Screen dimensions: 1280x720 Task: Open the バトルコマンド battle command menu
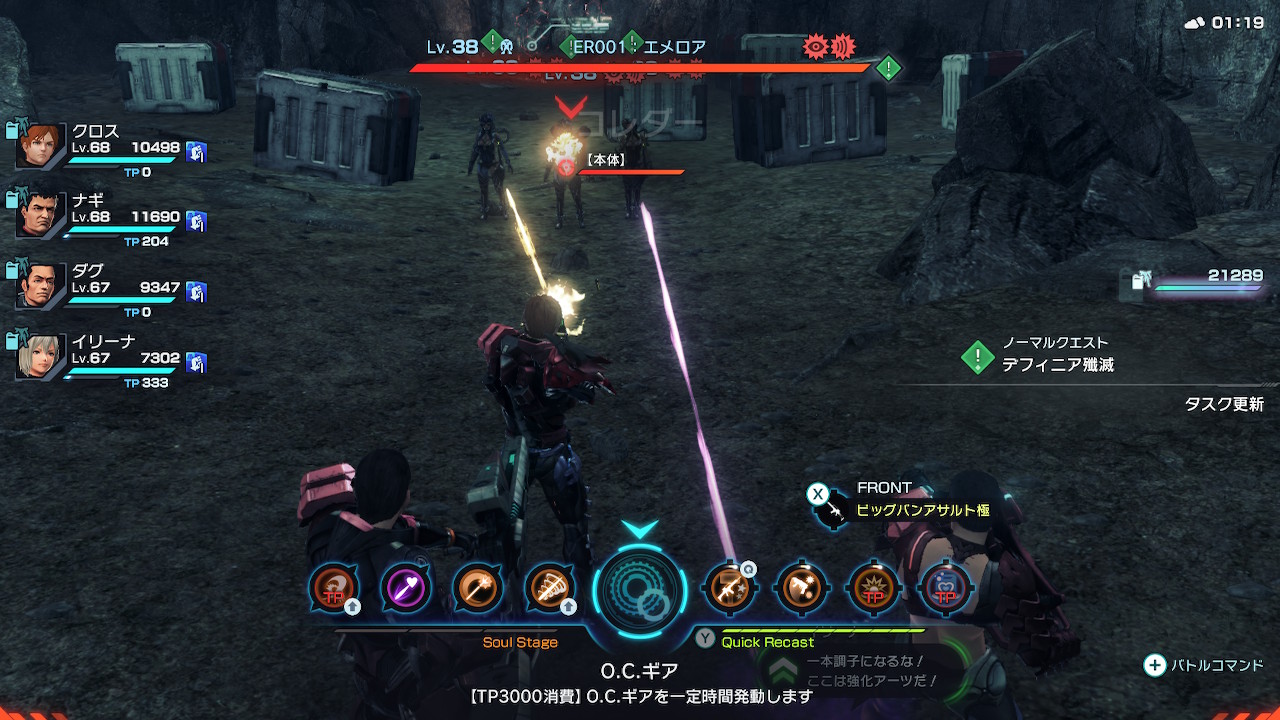1205,665
